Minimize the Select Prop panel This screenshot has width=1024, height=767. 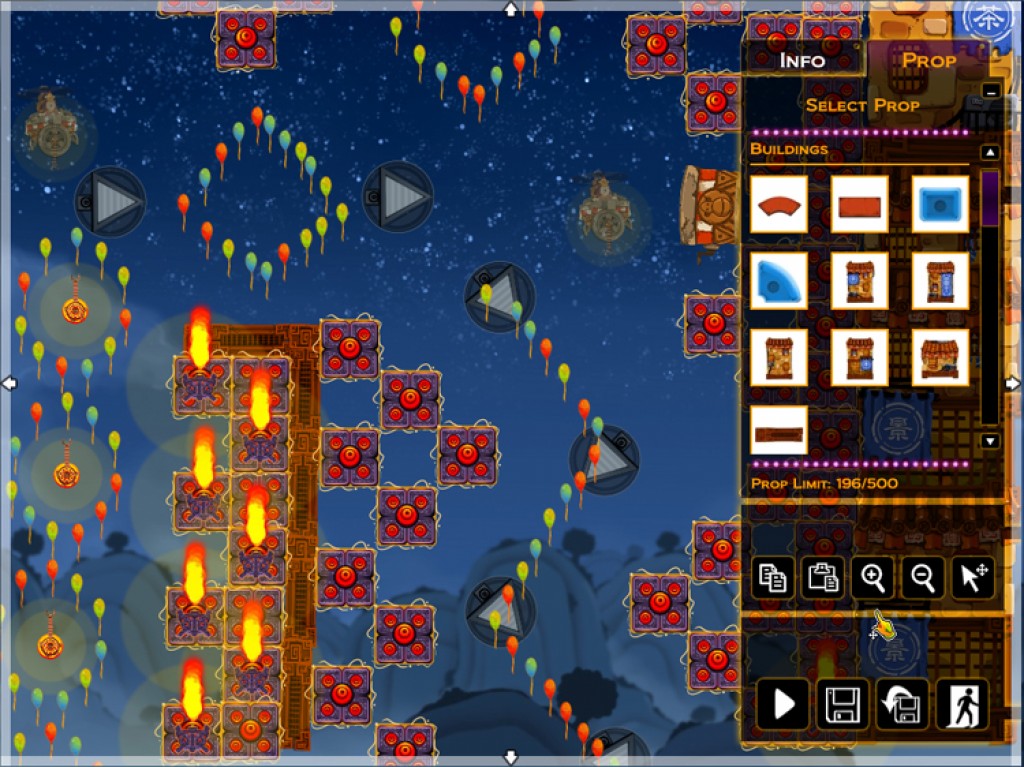tap(990, 91)
